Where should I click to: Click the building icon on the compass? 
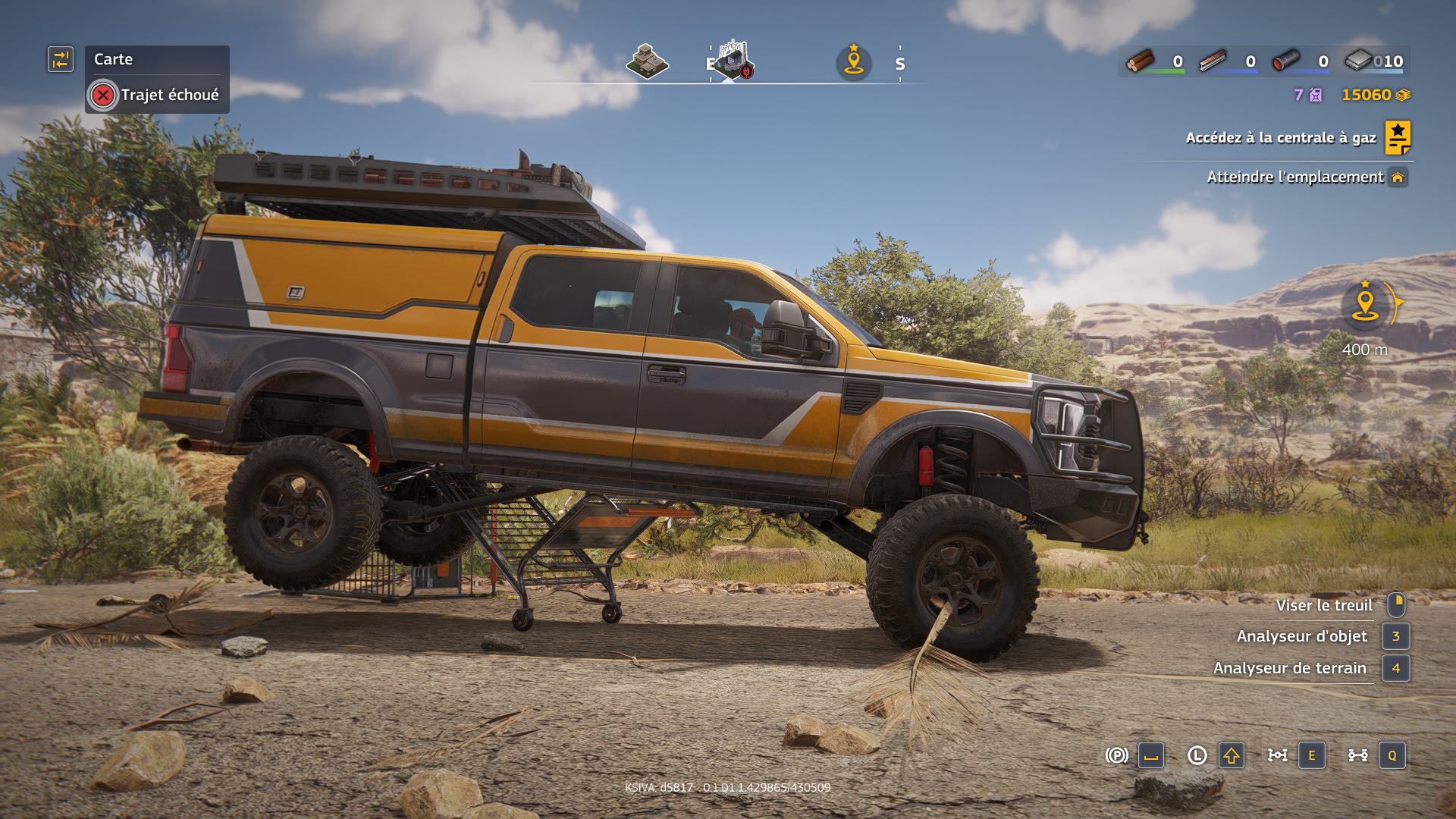pos(647,61)
